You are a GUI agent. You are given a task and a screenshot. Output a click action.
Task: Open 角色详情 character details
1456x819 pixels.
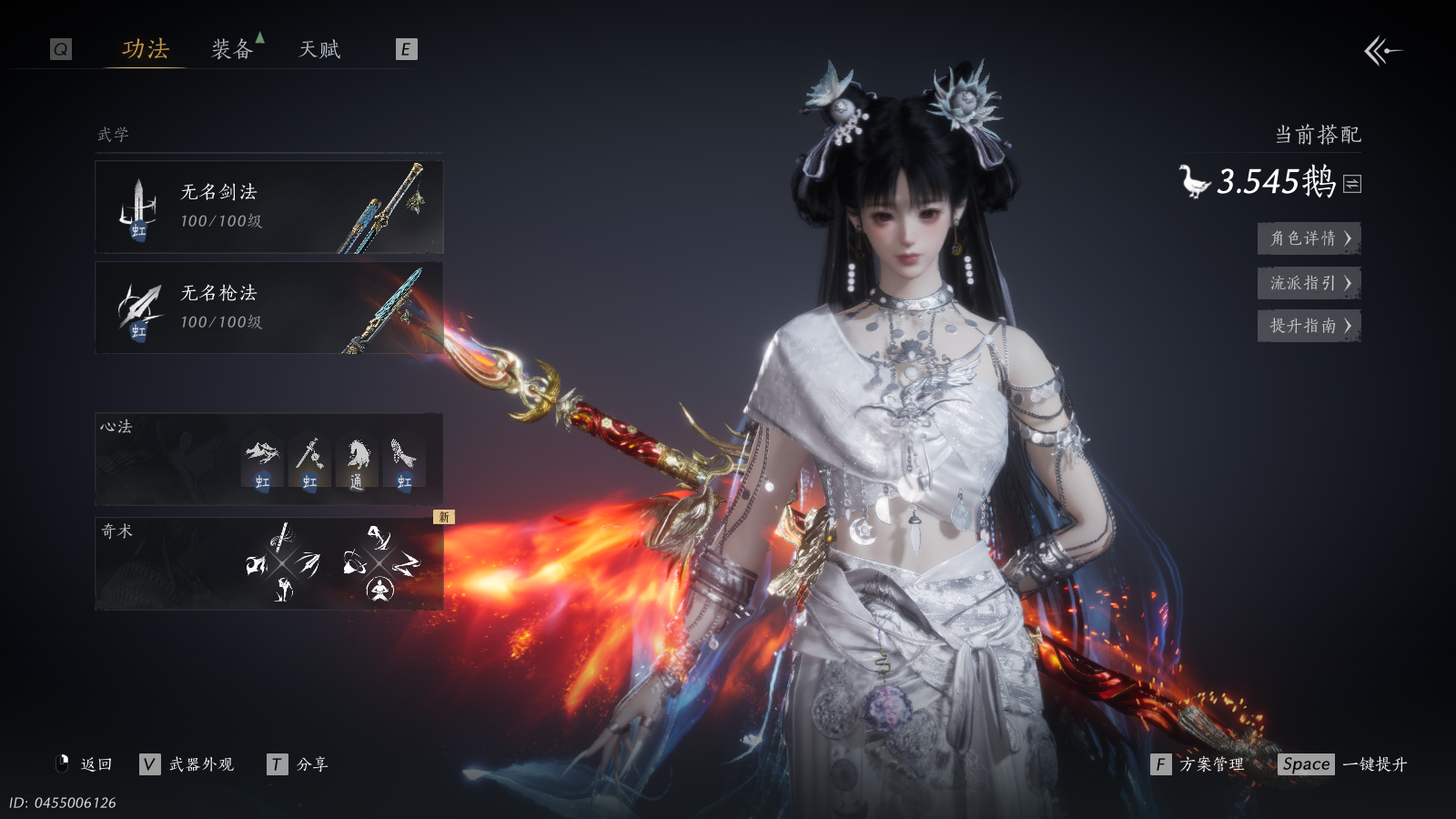pos(1309,238)
